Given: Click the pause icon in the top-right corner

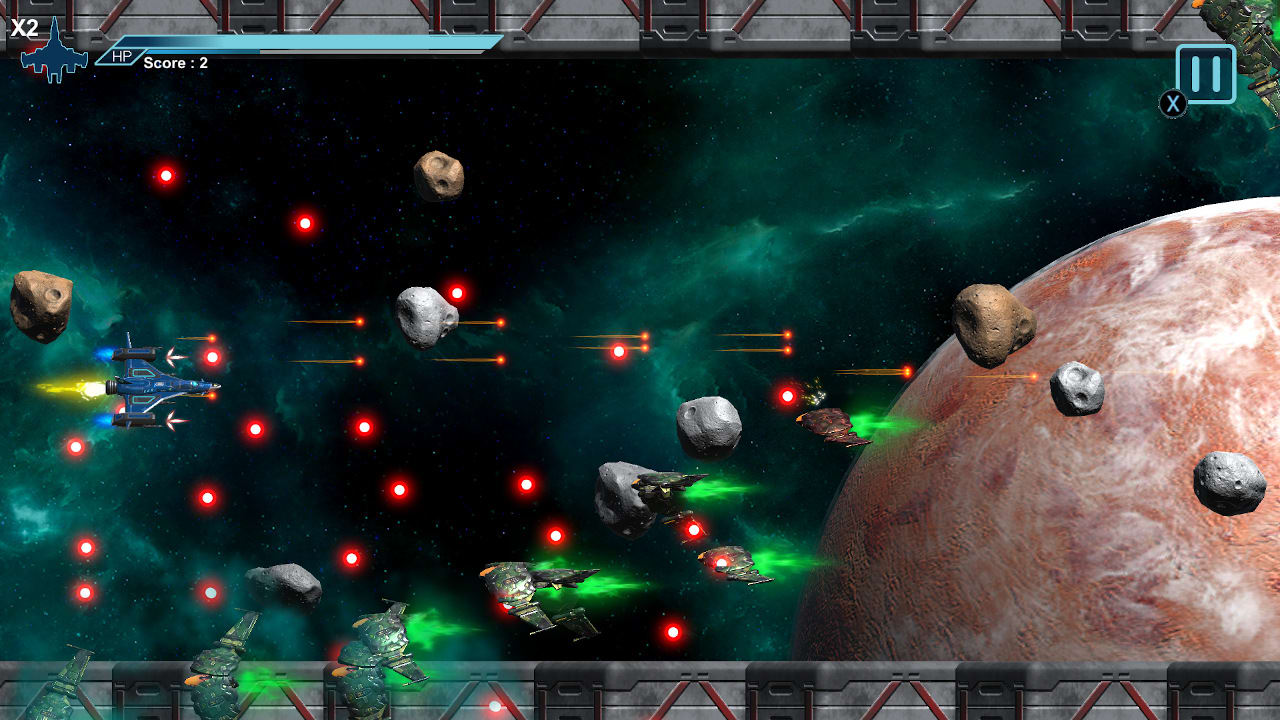Looking at the screenshot, I should (x=1204, y=72).
